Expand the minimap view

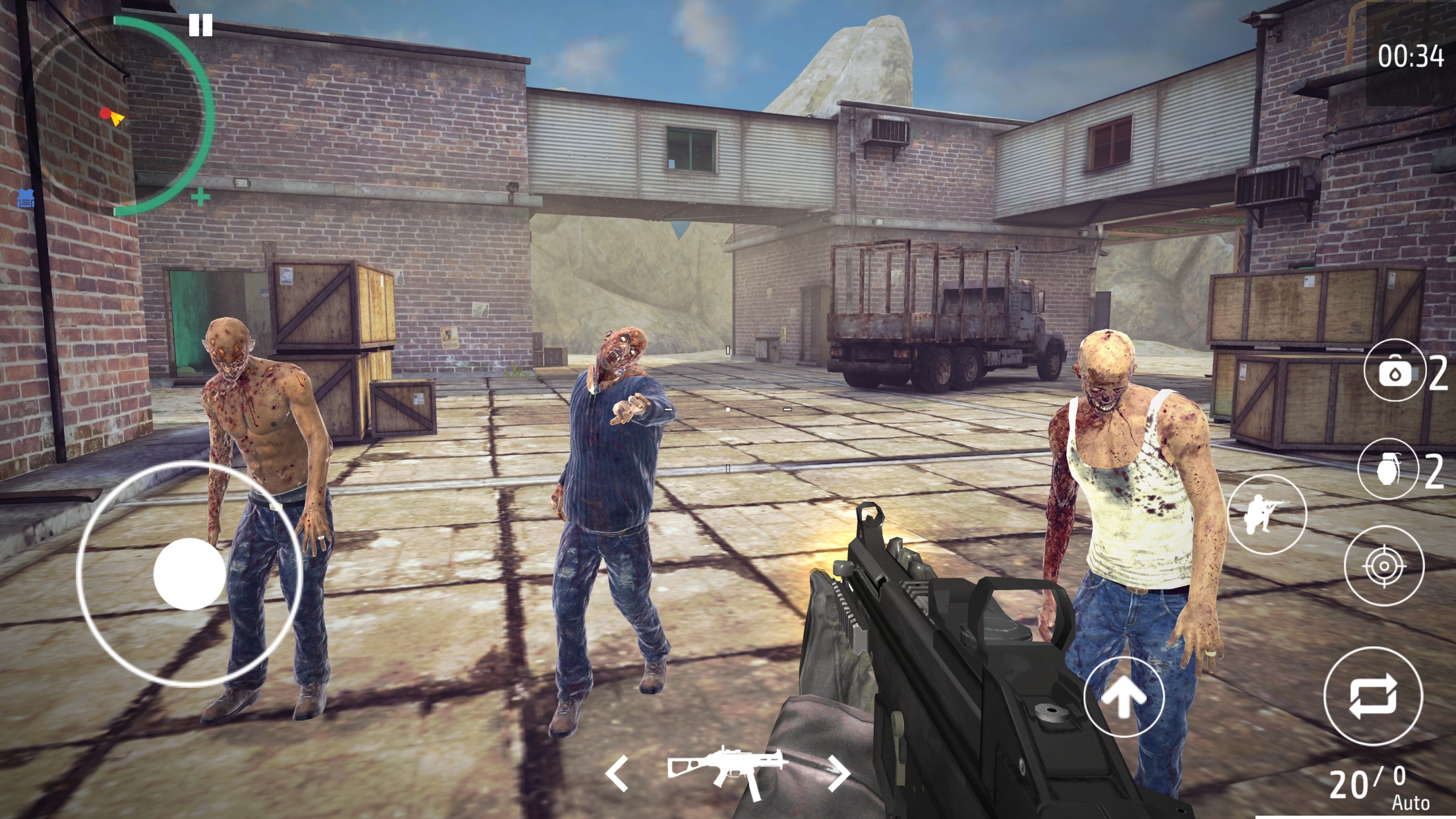[x=202, y=196]
